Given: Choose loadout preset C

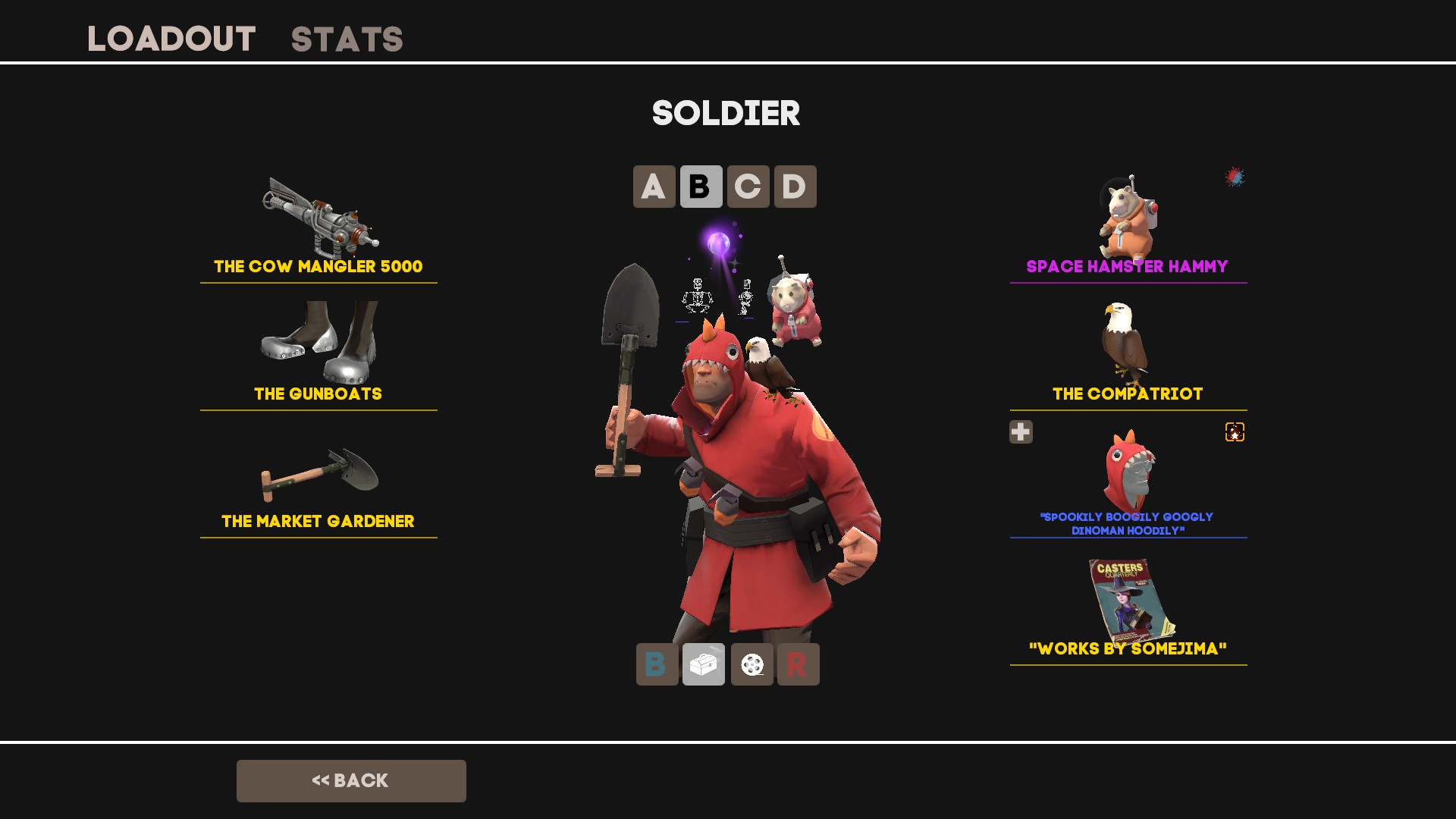Looking at the screenshot, I should click(x=748, y=187).
